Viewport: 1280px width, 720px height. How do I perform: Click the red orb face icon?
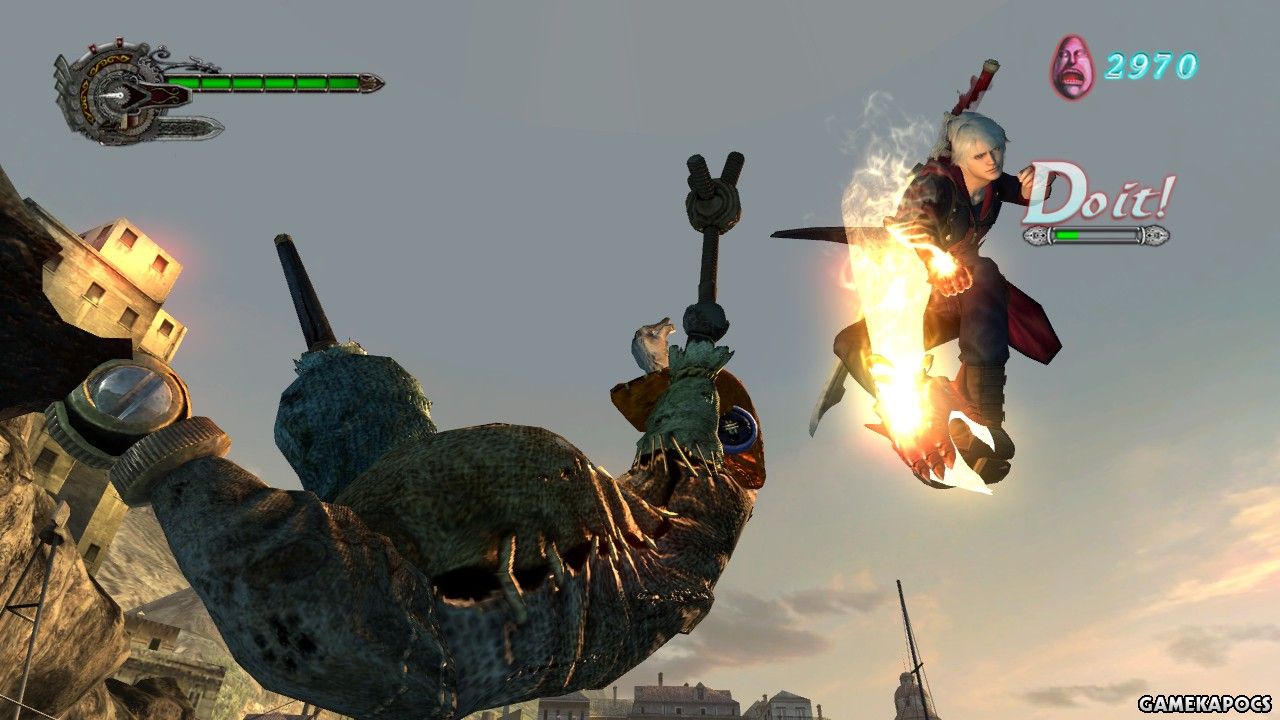coord(1072,67)
